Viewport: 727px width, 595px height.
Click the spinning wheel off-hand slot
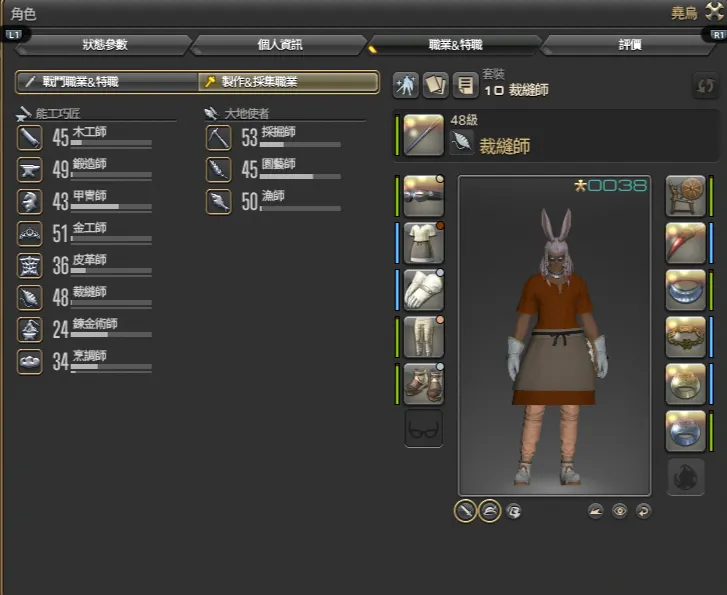point(686,196)
